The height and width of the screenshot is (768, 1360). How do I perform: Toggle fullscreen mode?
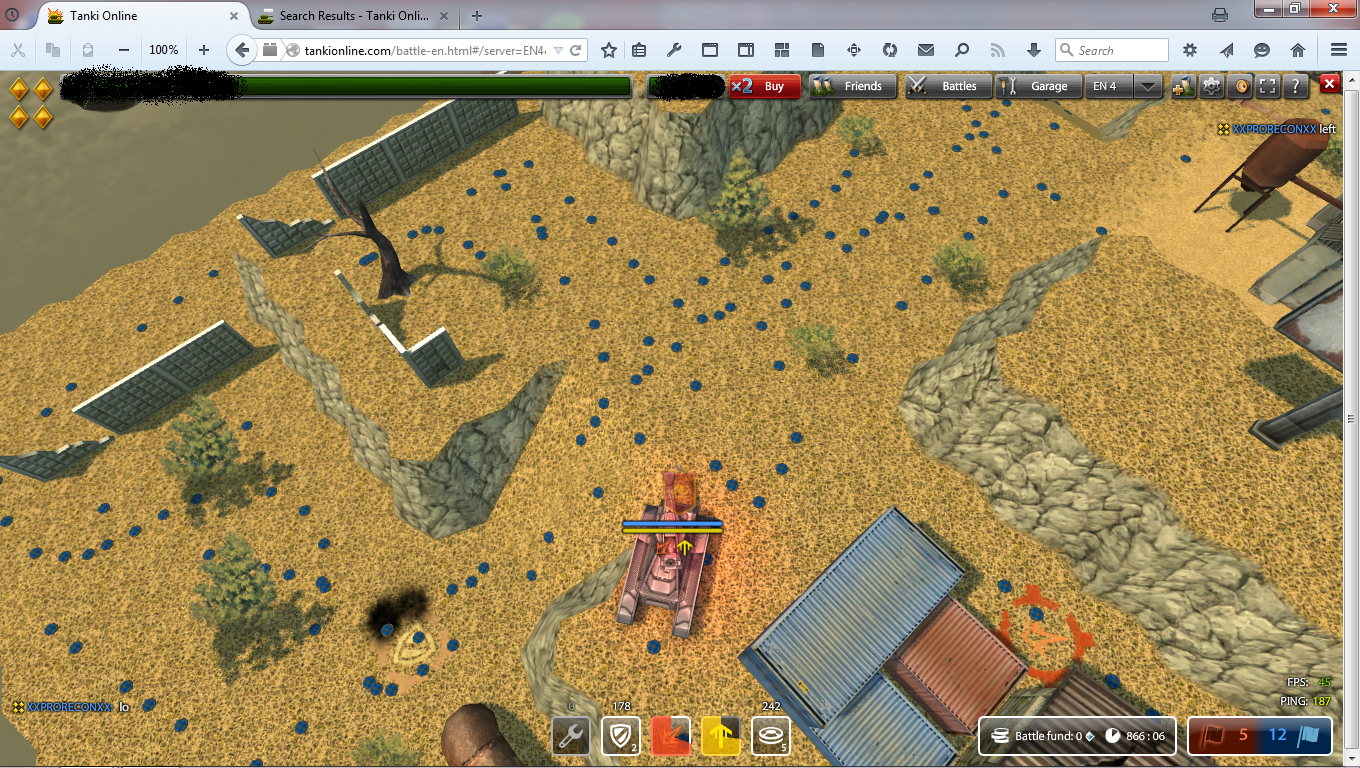coord(1268,86)
